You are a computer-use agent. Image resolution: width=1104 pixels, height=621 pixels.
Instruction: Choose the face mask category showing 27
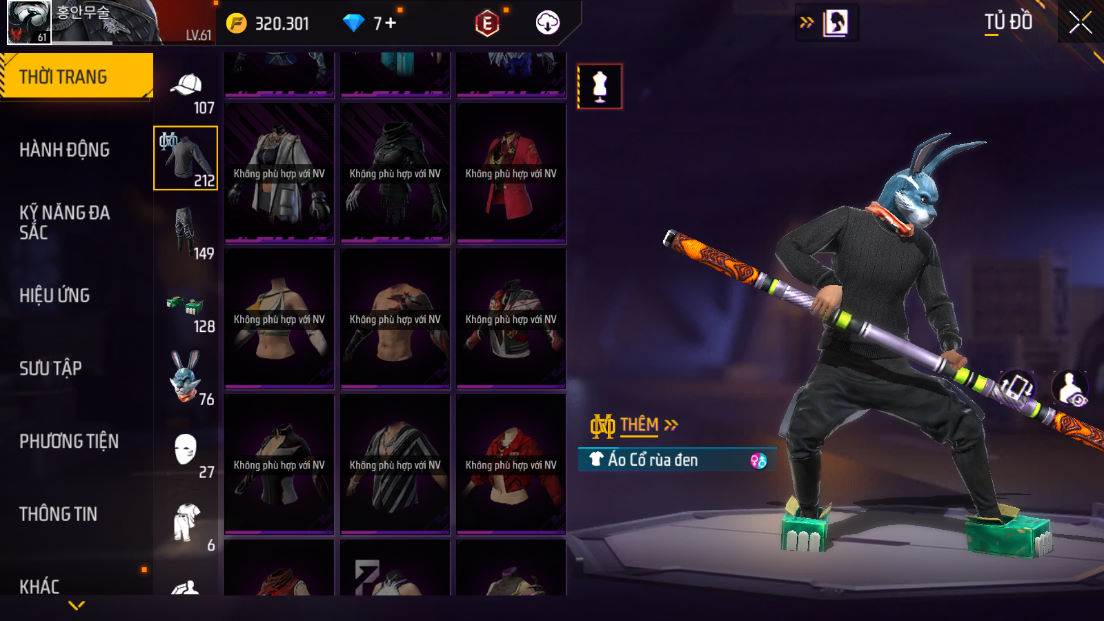(x=188, y=452)
